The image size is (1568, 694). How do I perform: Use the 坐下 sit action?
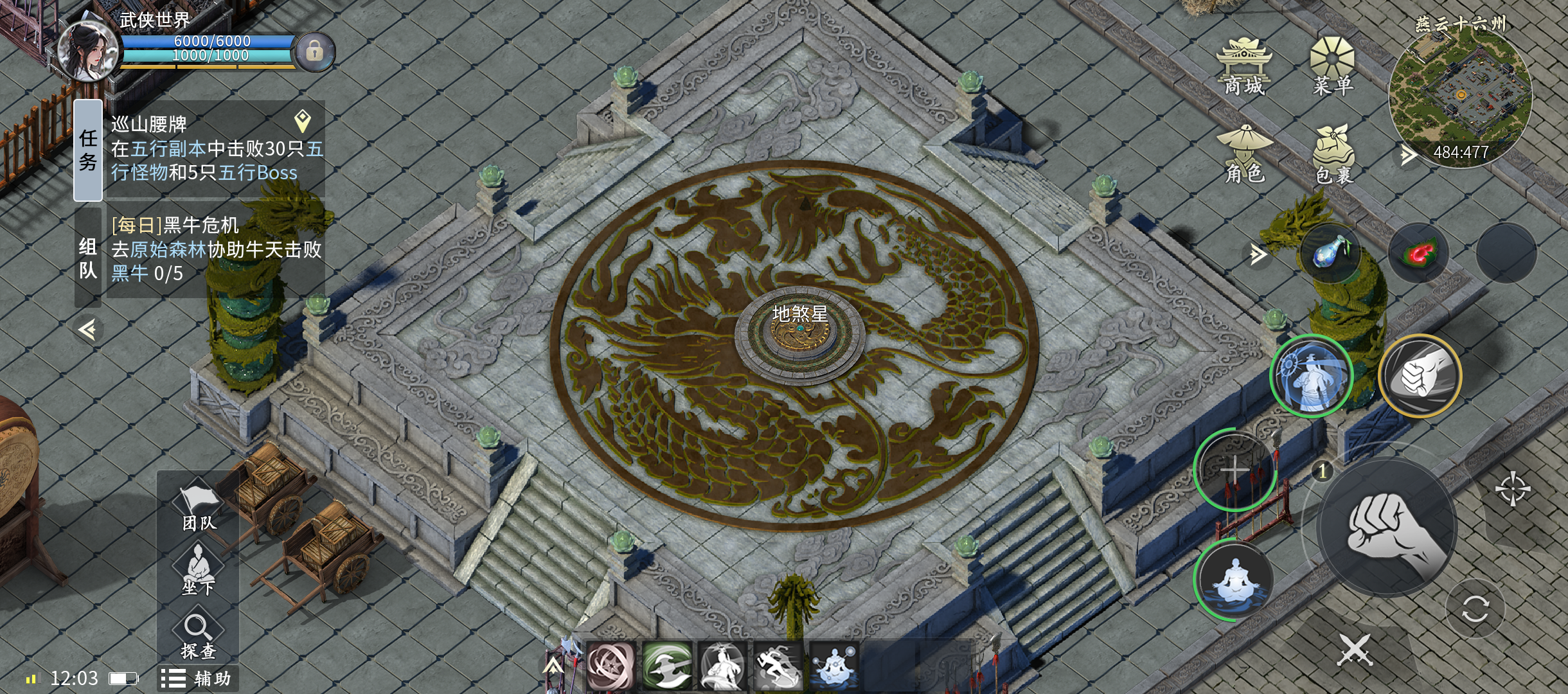198,570
